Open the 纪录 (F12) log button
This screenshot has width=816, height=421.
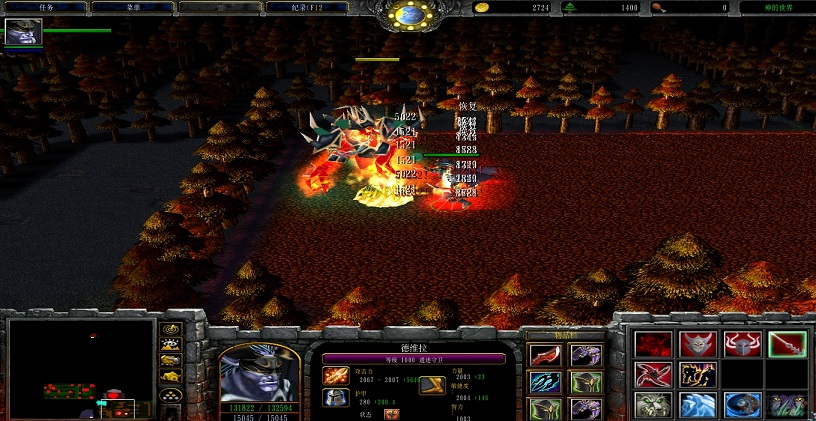(x=307, y=7)
